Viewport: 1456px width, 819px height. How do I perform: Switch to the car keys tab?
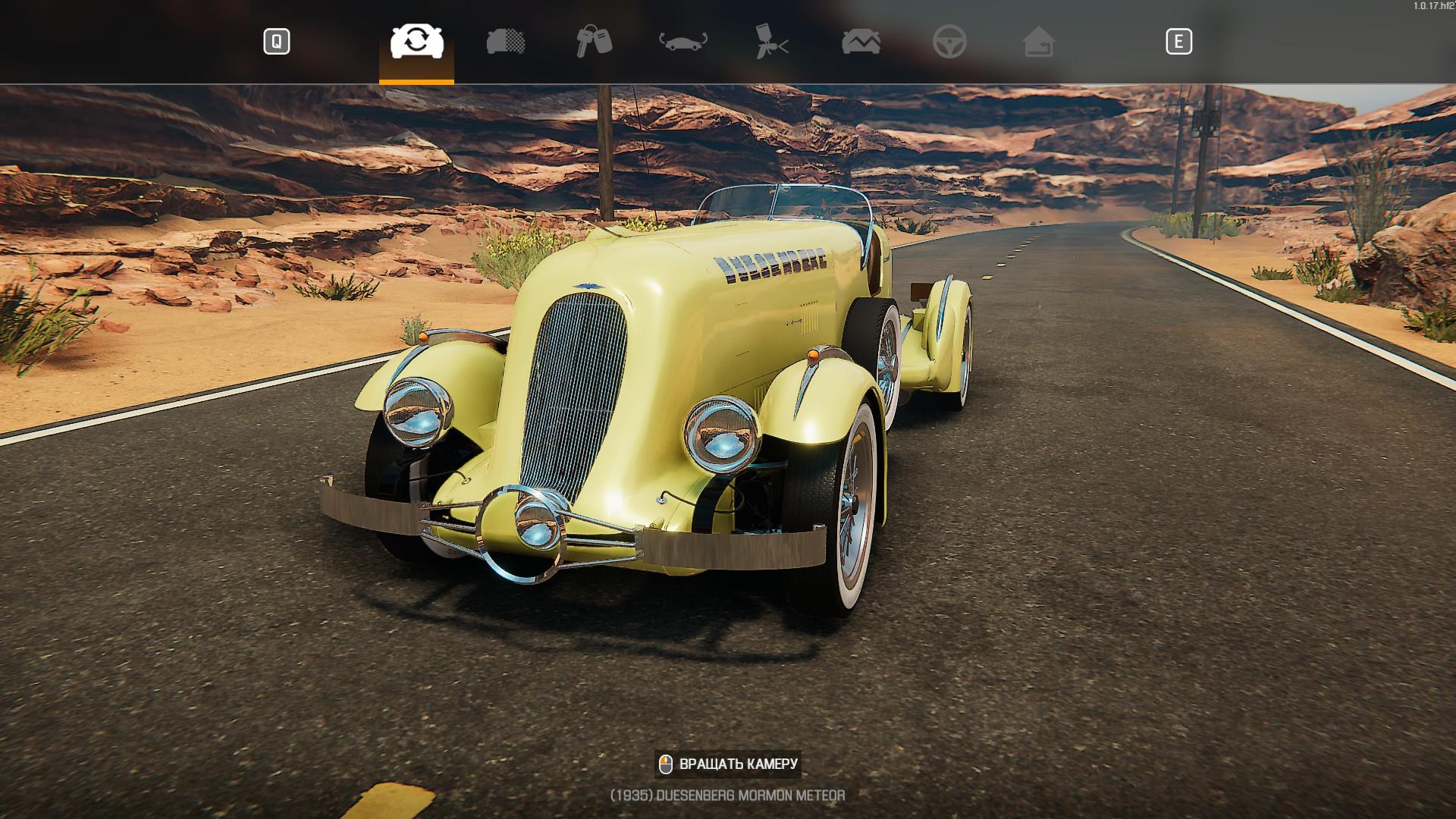click(x=594, y=42)
